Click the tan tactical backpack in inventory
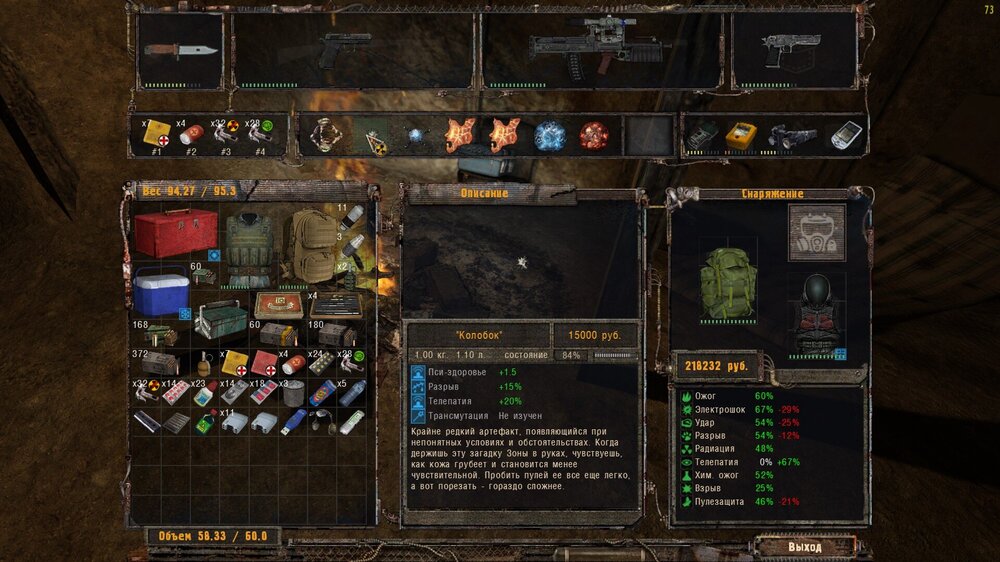Screen dimensions: 1000x562 coord(309,246)
